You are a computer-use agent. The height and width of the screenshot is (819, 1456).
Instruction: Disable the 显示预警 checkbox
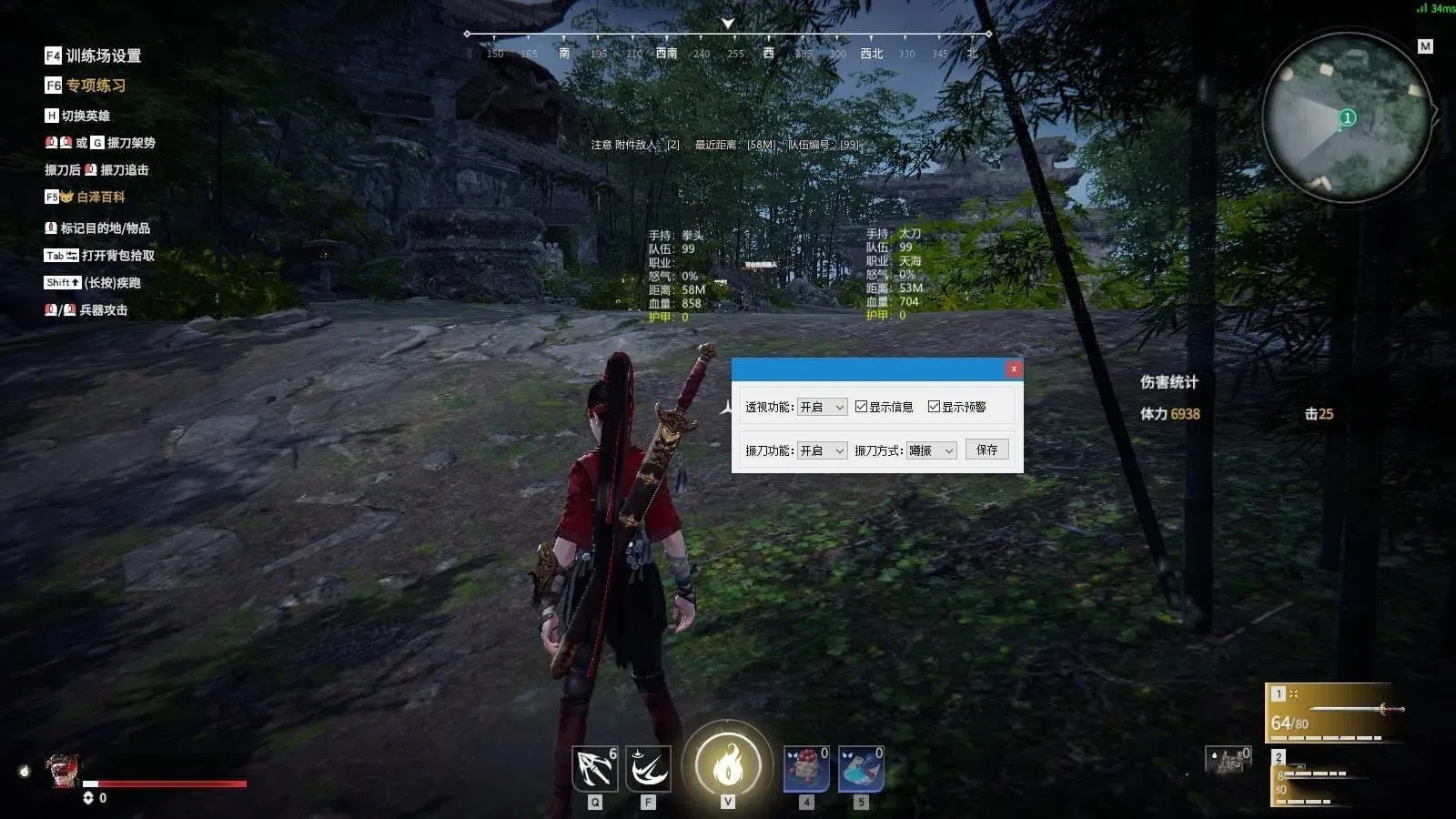click(933, 407)
